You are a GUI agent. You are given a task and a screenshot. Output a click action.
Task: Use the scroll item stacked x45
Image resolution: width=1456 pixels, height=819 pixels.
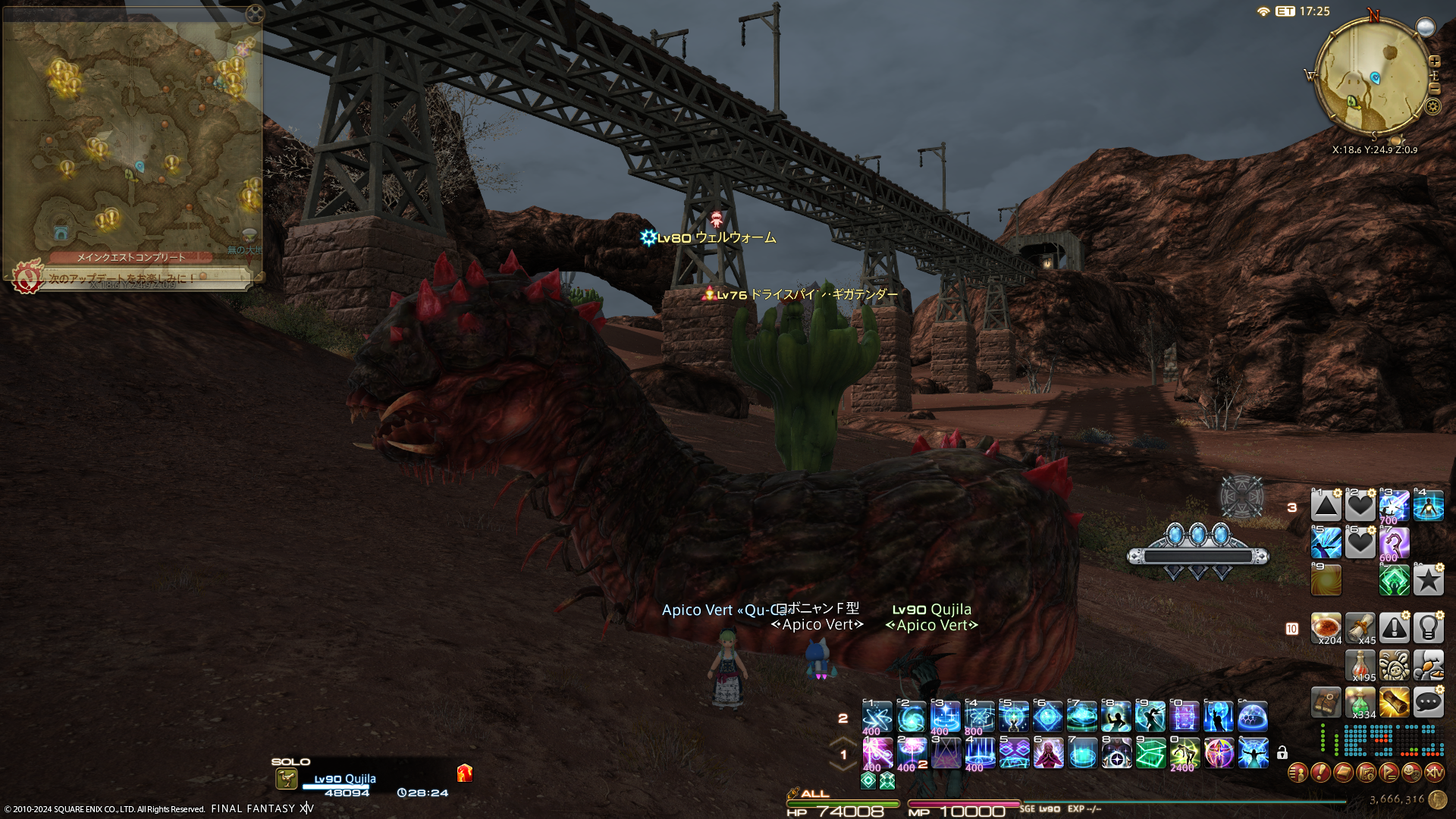[x=1360, y=628]
